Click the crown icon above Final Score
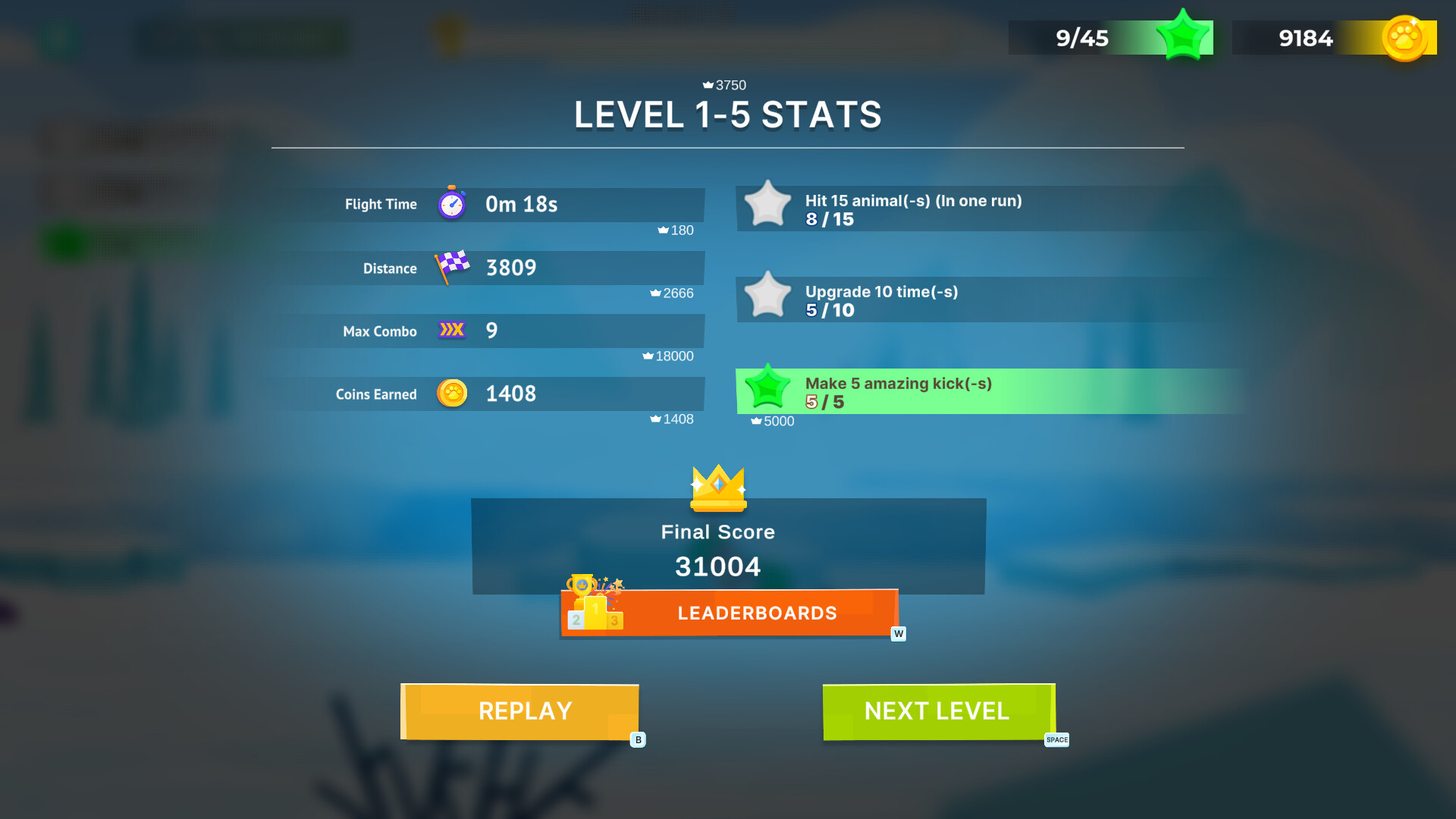Screen dimensions: 1456x819 (x=718, y=489)
